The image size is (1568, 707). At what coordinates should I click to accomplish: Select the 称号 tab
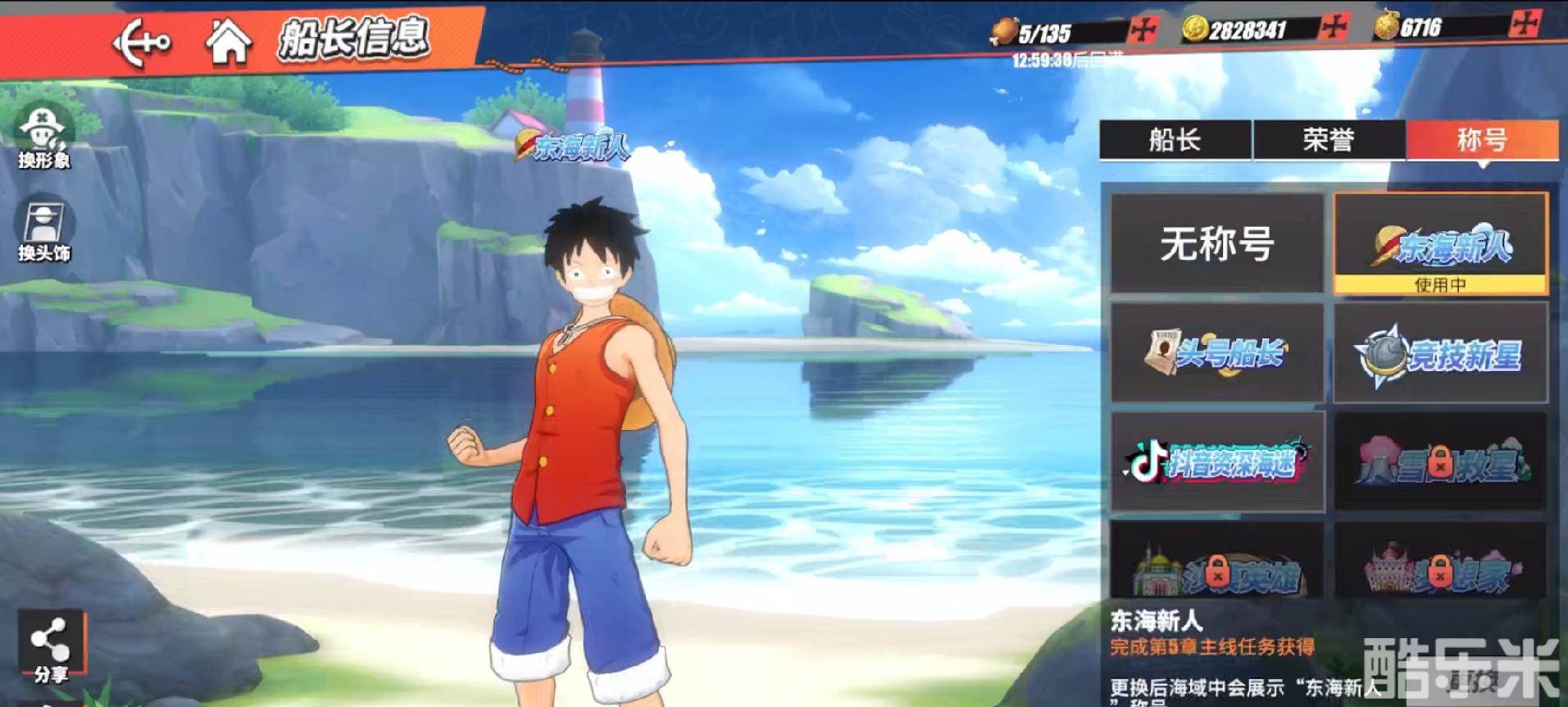[x=1481, y=140]
